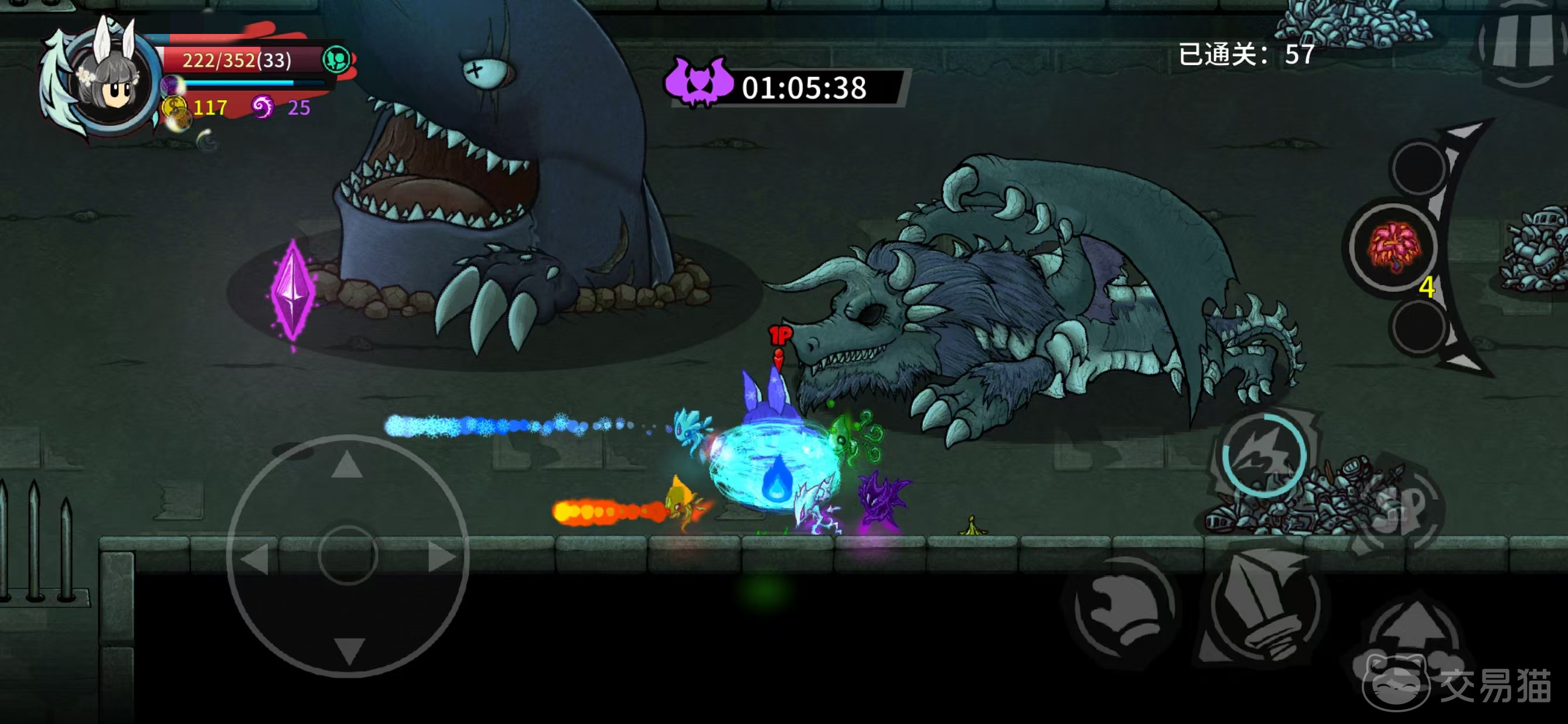Tap the green skull icon beside the health bar
The height and width of the screenshot is (724, 1568).
(x=336, y=60)
